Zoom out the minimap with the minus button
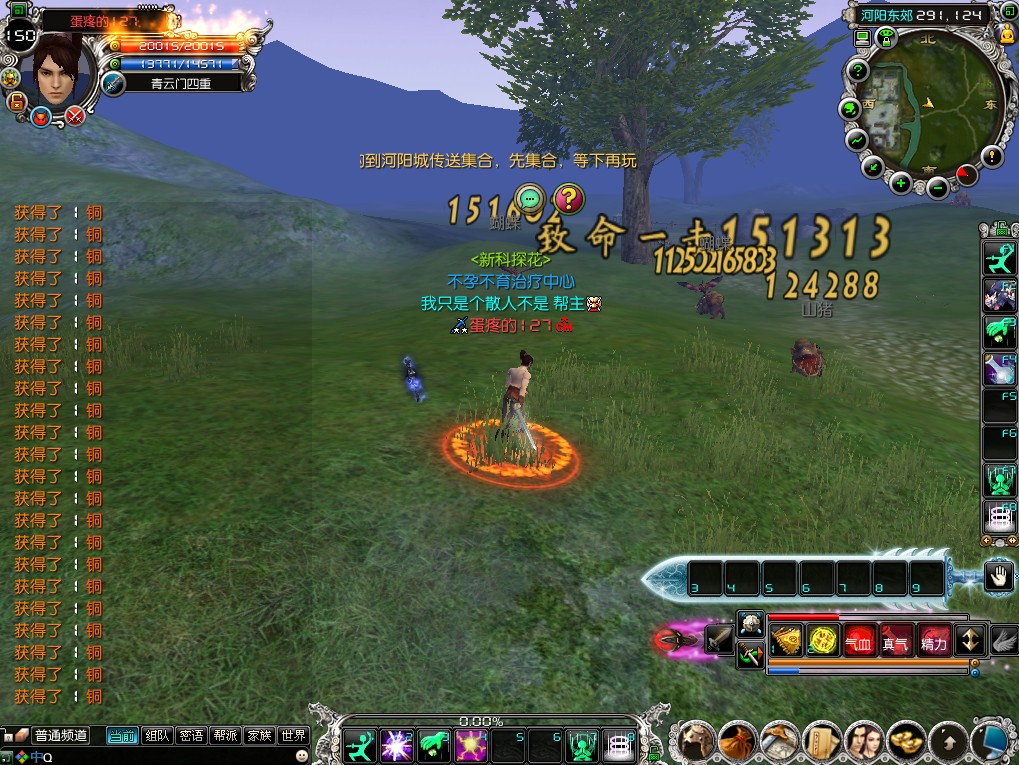The width and height of the screenshot is (1019, 765). point(937,187)
